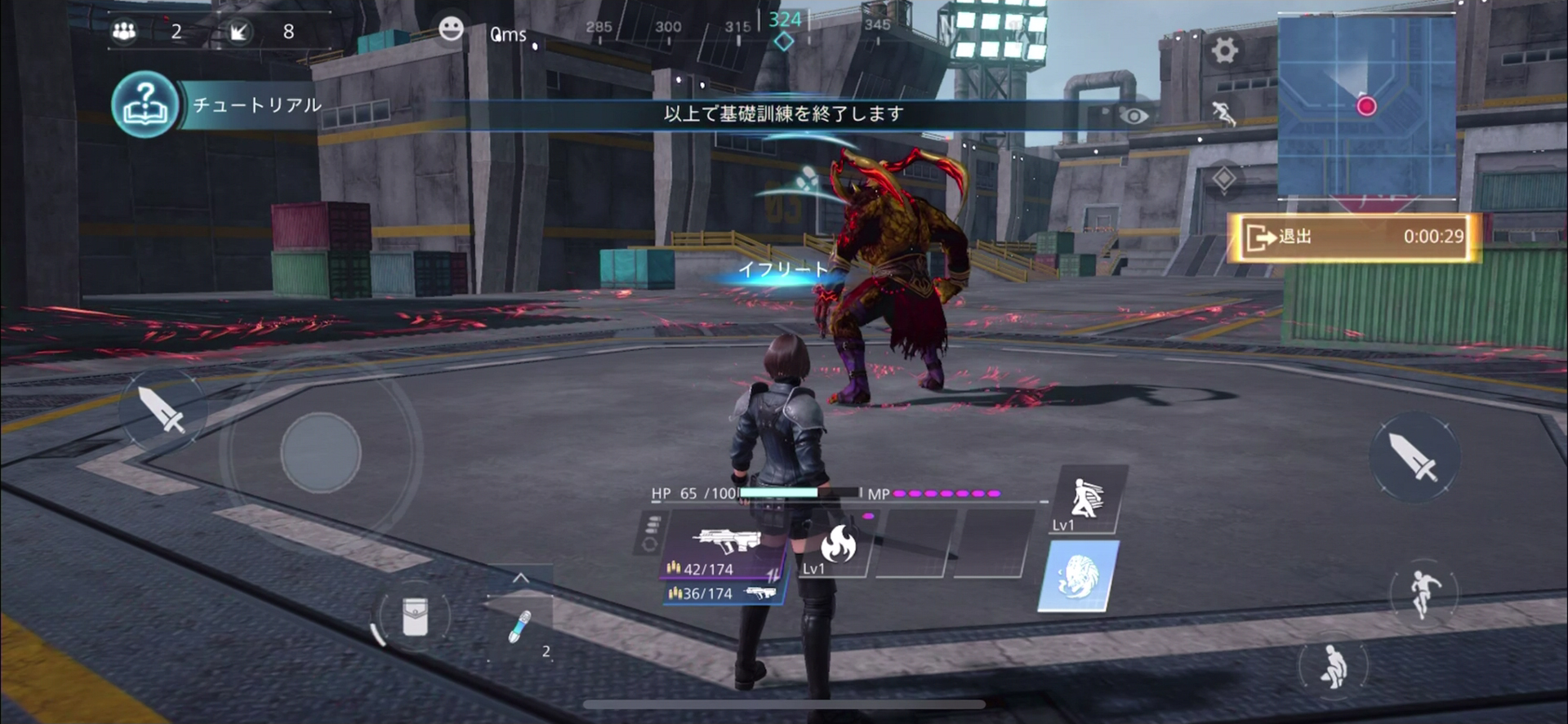Toggle the diamond marker icon near the minimap
This screenshot has width=1568, height=724.
pyautogui.click(x=1224, y=179)
